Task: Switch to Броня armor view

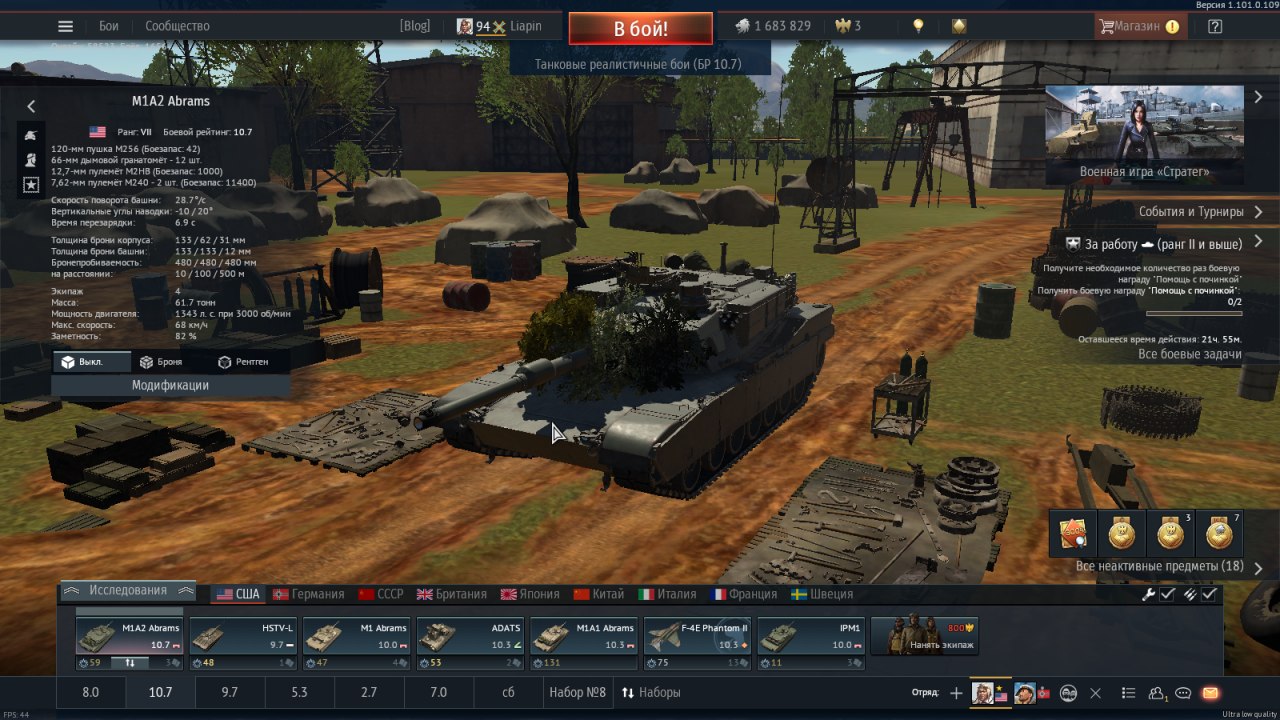Action: pyautogui.click(x=161, y=362)
